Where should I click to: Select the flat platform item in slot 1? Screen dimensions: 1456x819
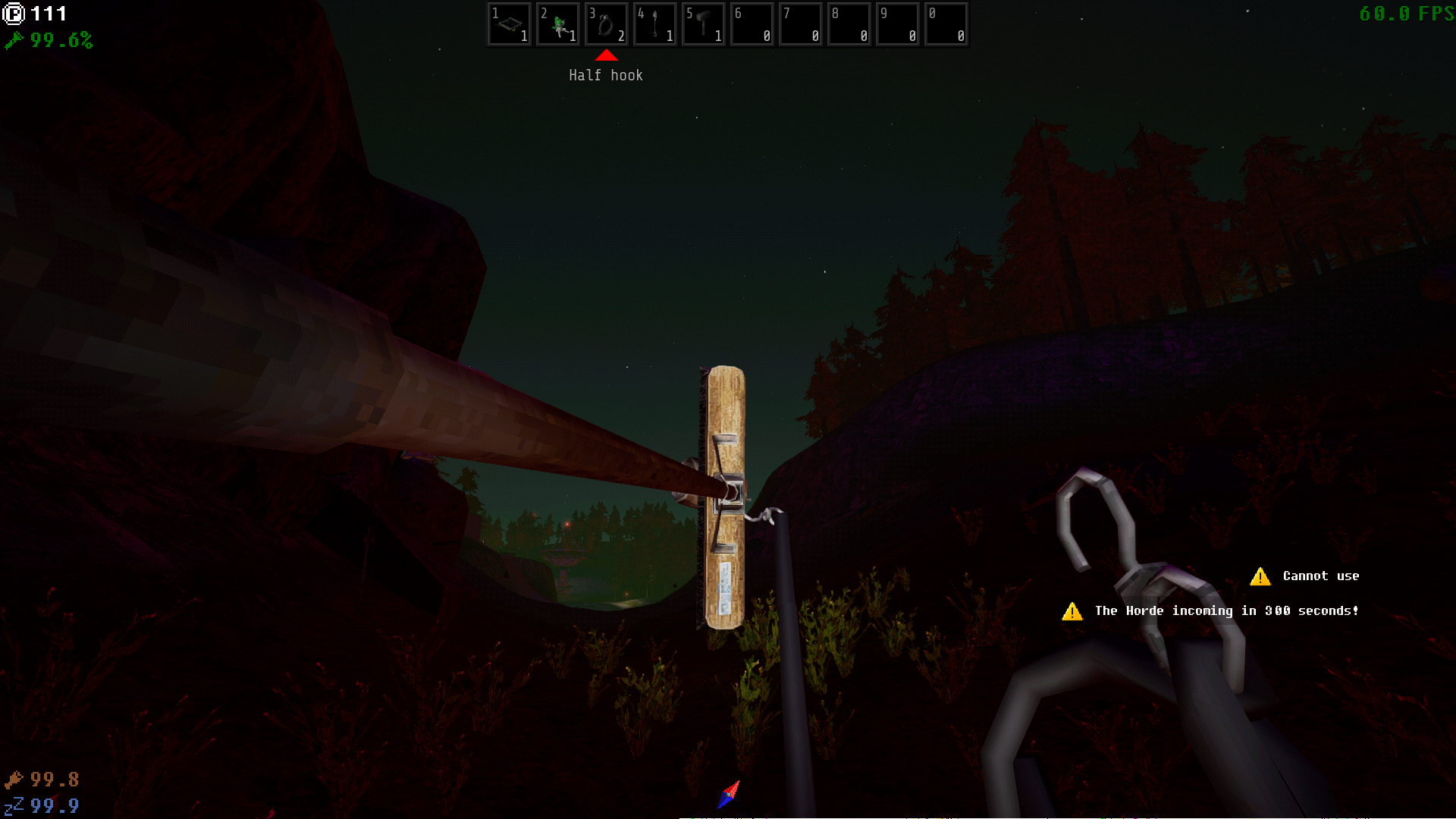coord(509,24)
